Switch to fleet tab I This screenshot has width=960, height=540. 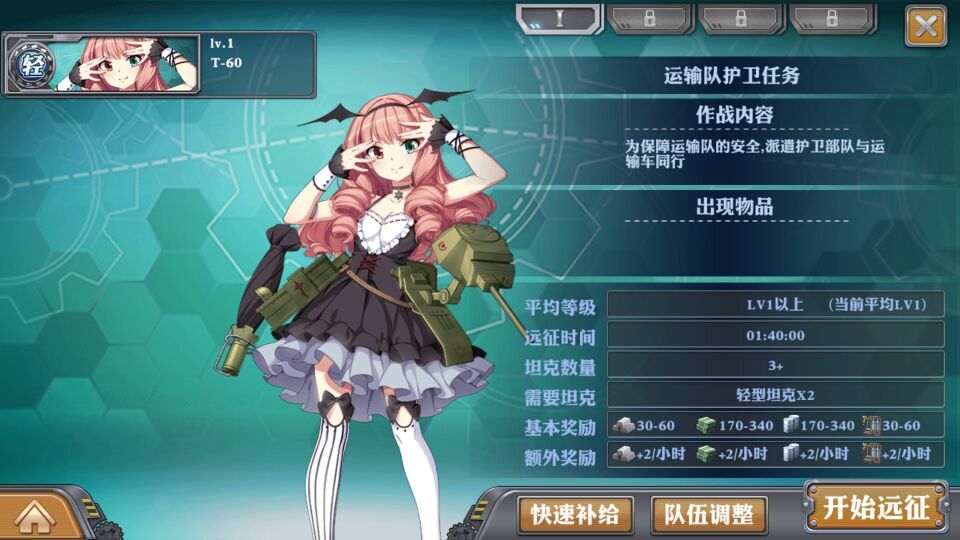click(x=559, y=19)
